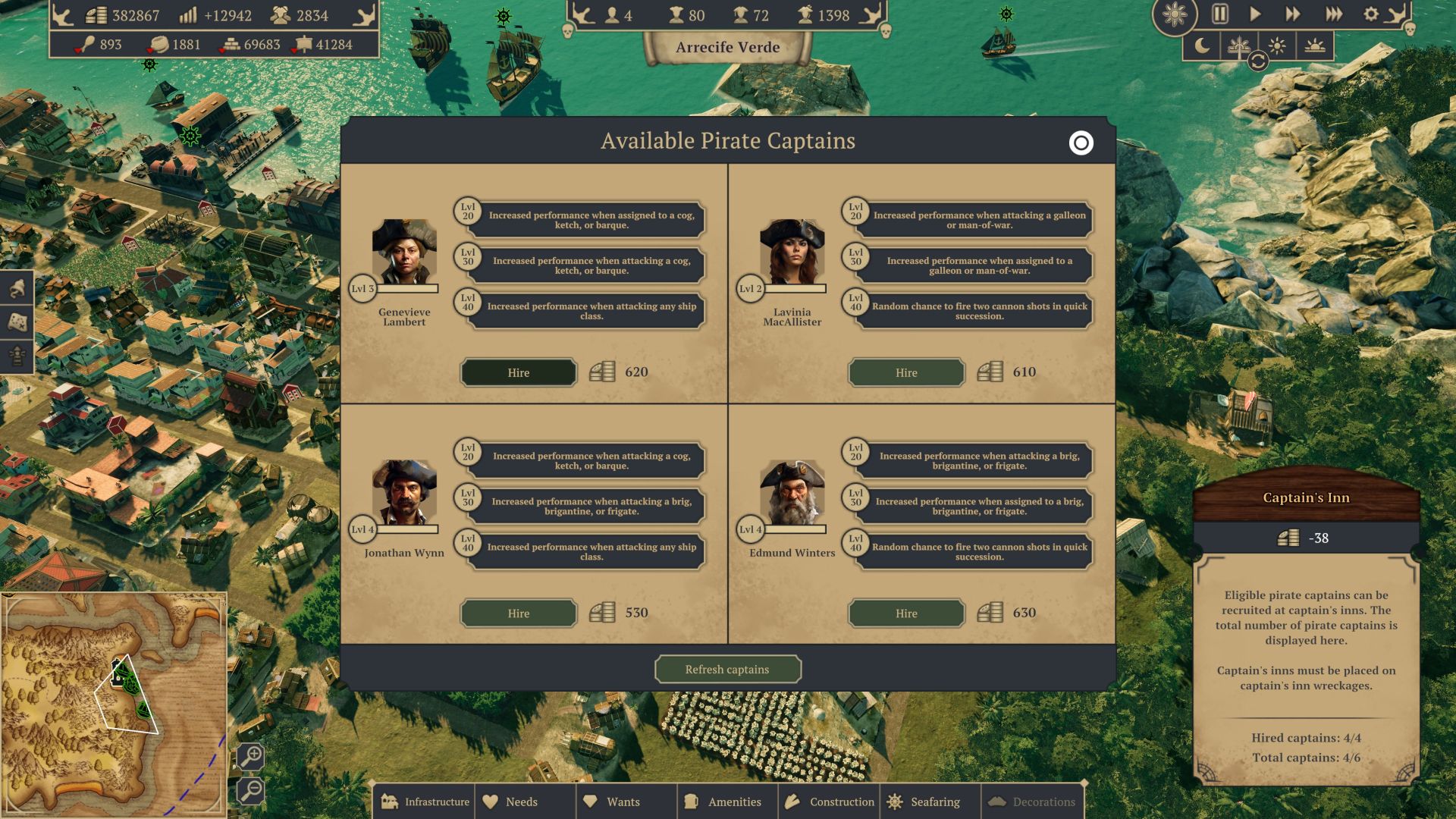Enable midday lighting with the sun icon

click(1278, 45)
